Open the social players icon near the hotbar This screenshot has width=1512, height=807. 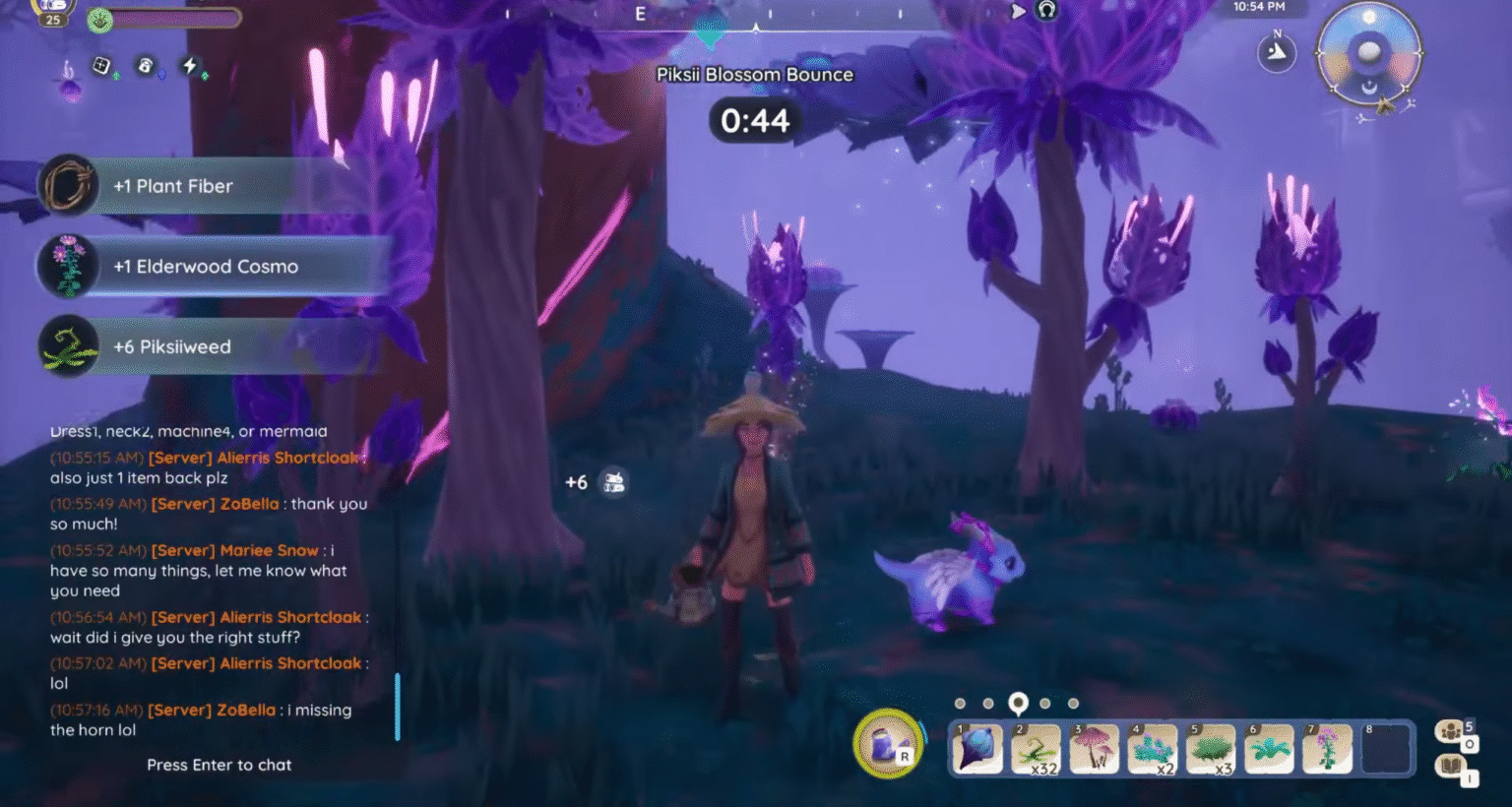1451,729
